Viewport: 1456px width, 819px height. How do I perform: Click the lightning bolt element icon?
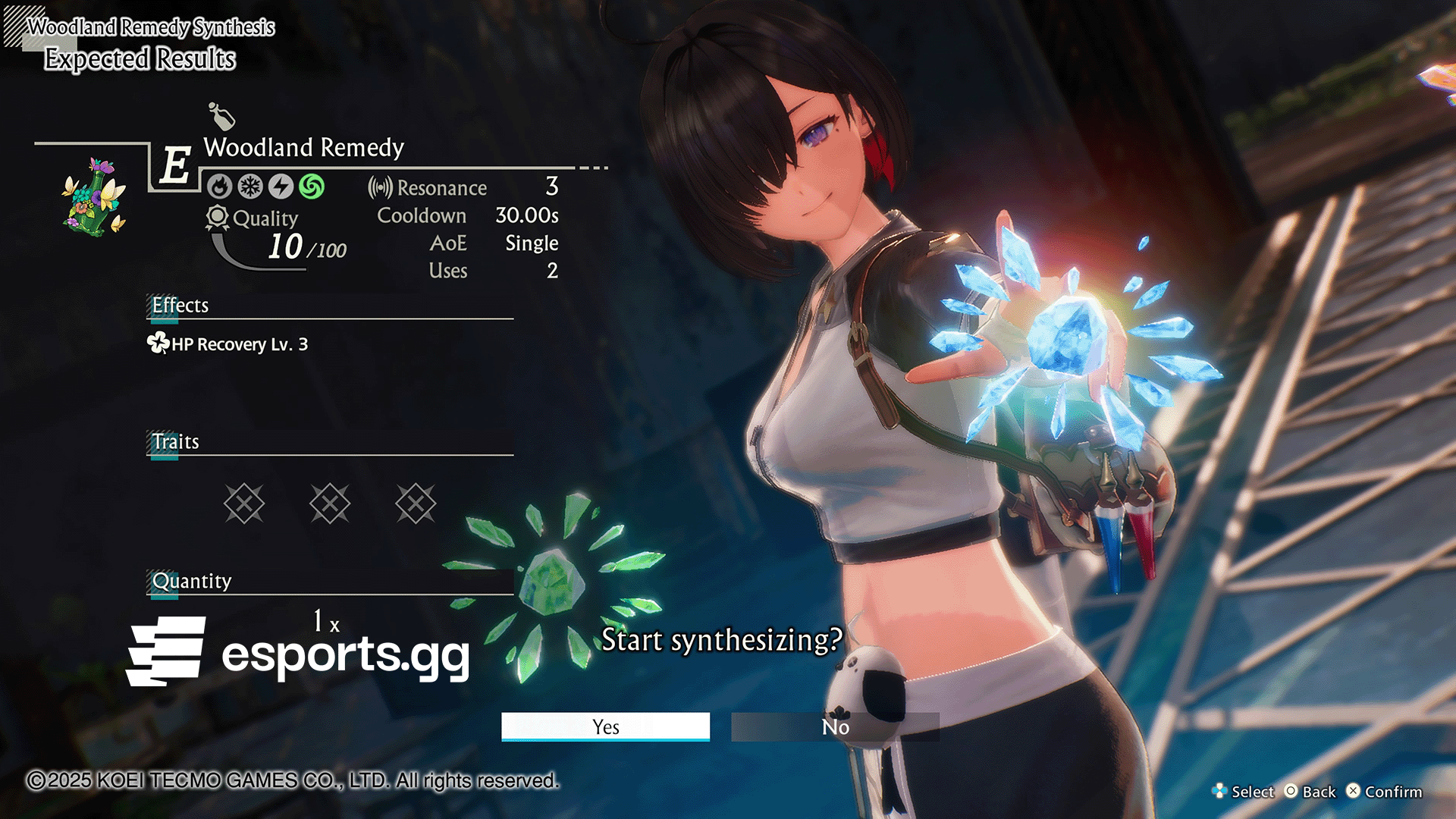click(281, 187)
